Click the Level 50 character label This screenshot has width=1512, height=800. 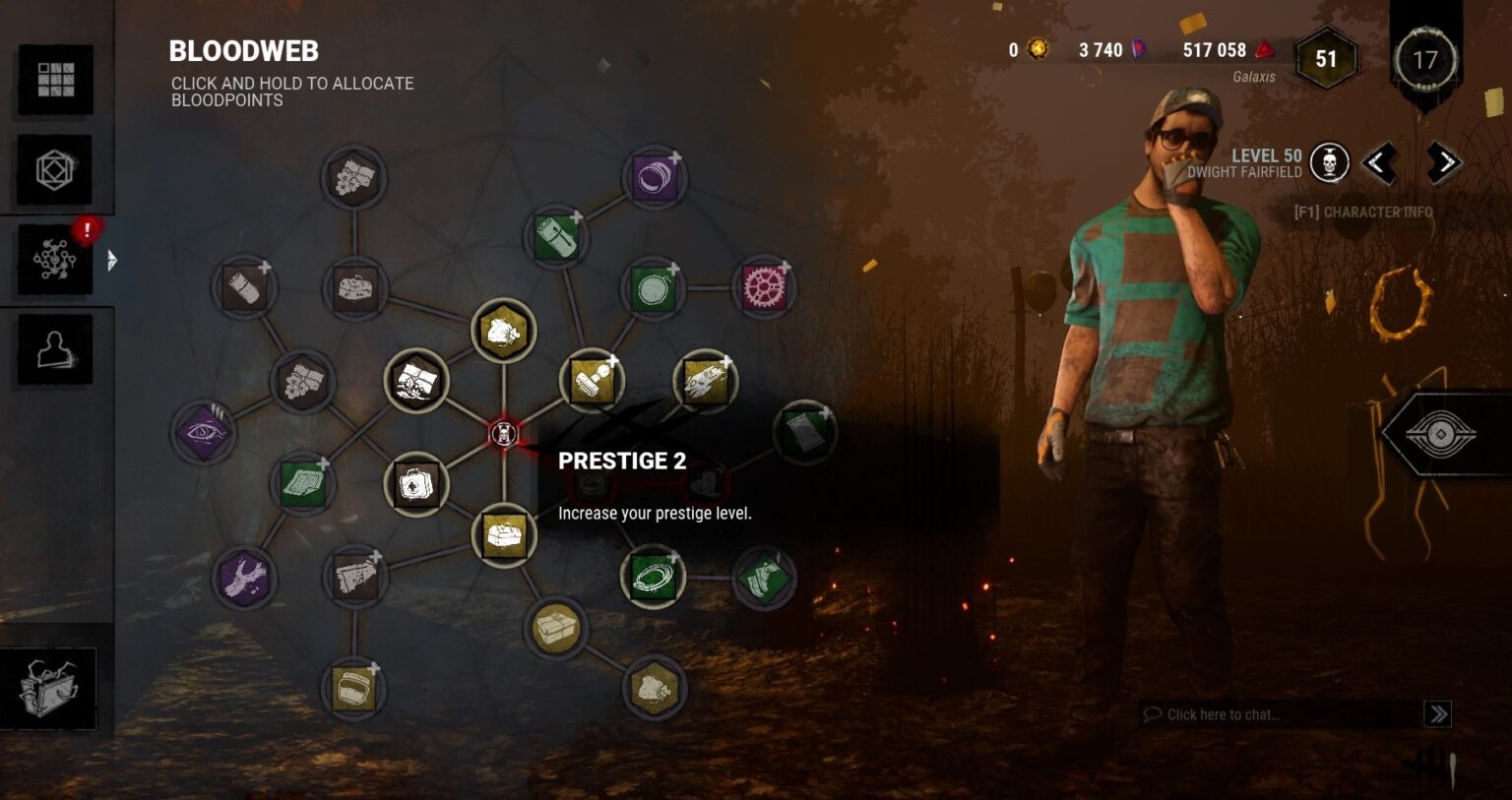click(1268, 155)
